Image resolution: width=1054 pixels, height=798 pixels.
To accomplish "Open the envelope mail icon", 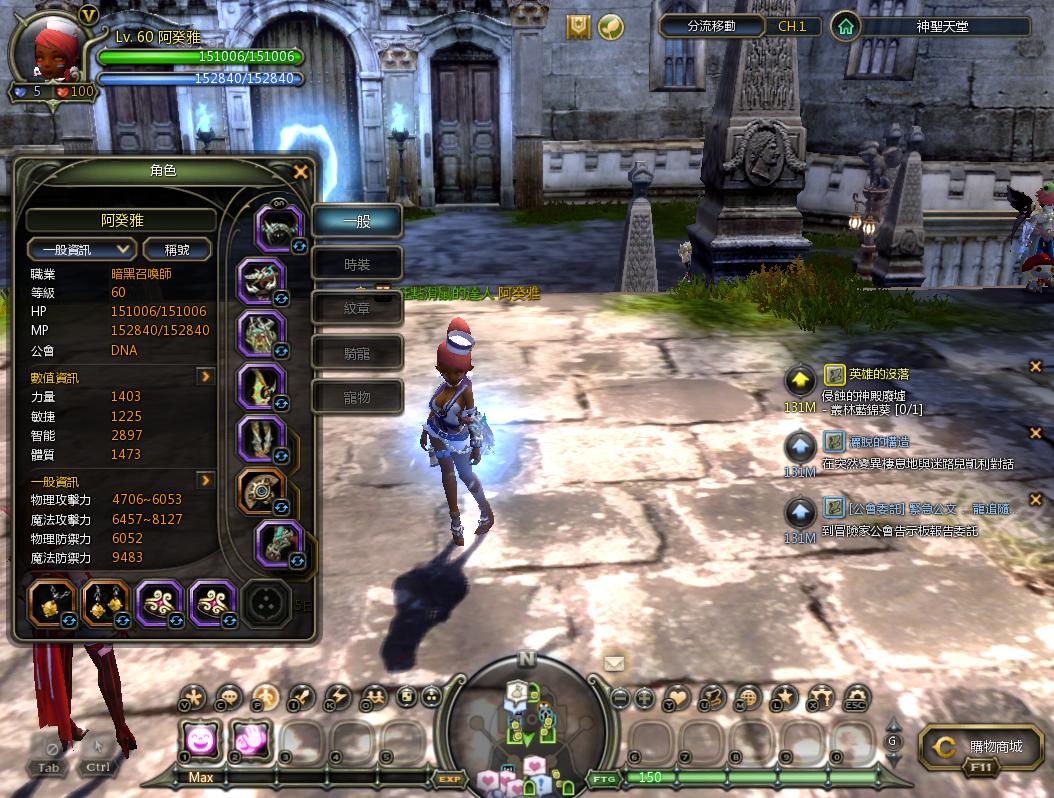I will [614, 662].
